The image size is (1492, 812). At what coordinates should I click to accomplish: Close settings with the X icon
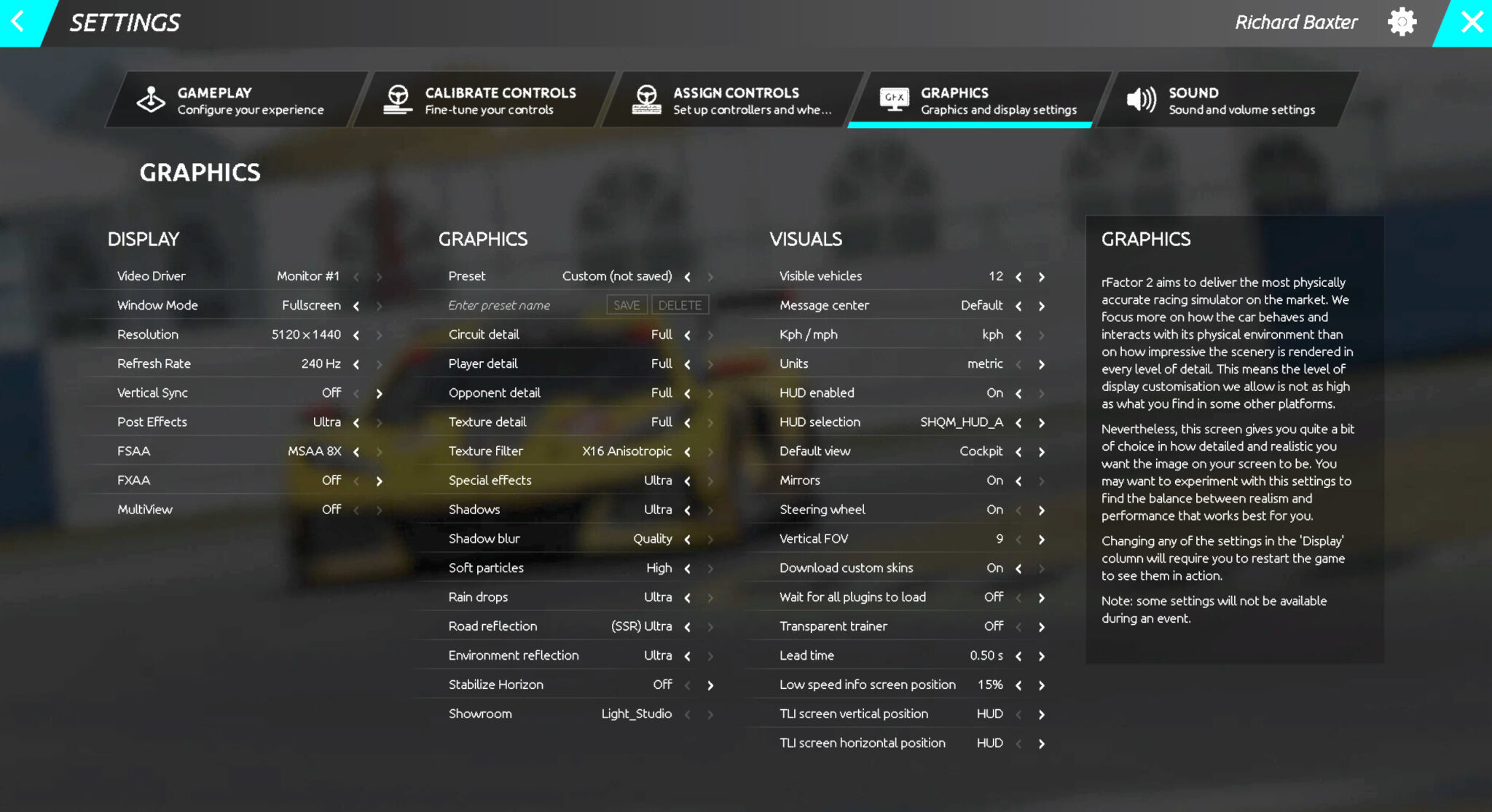[x=1472, y=21]
